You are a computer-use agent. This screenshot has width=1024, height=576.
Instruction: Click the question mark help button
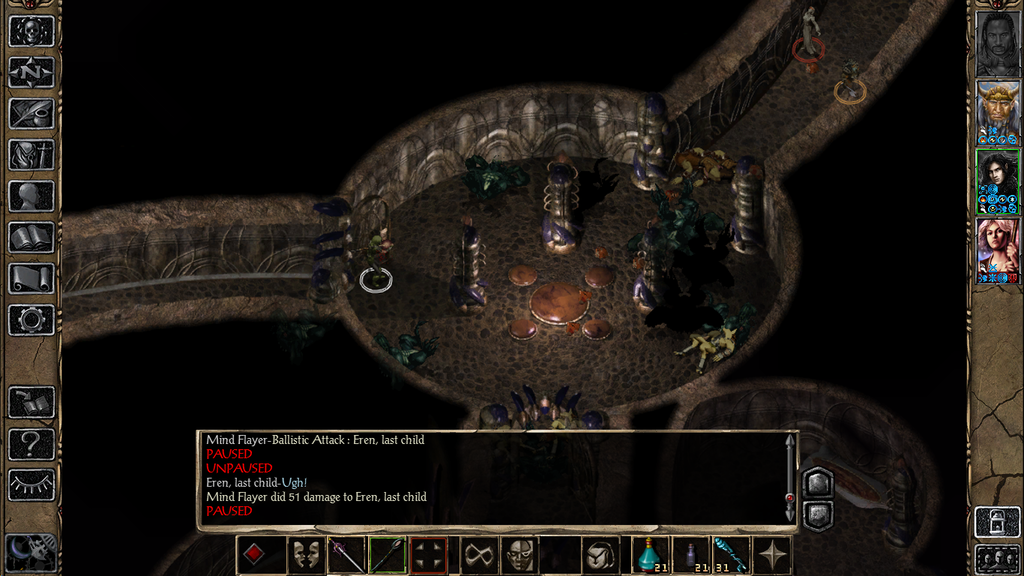31,443
